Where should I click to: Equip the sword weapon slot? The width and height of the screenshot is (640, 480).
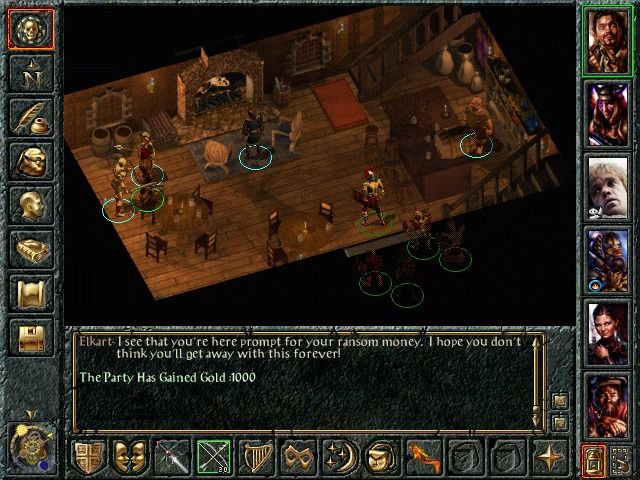tap(172, 457)
